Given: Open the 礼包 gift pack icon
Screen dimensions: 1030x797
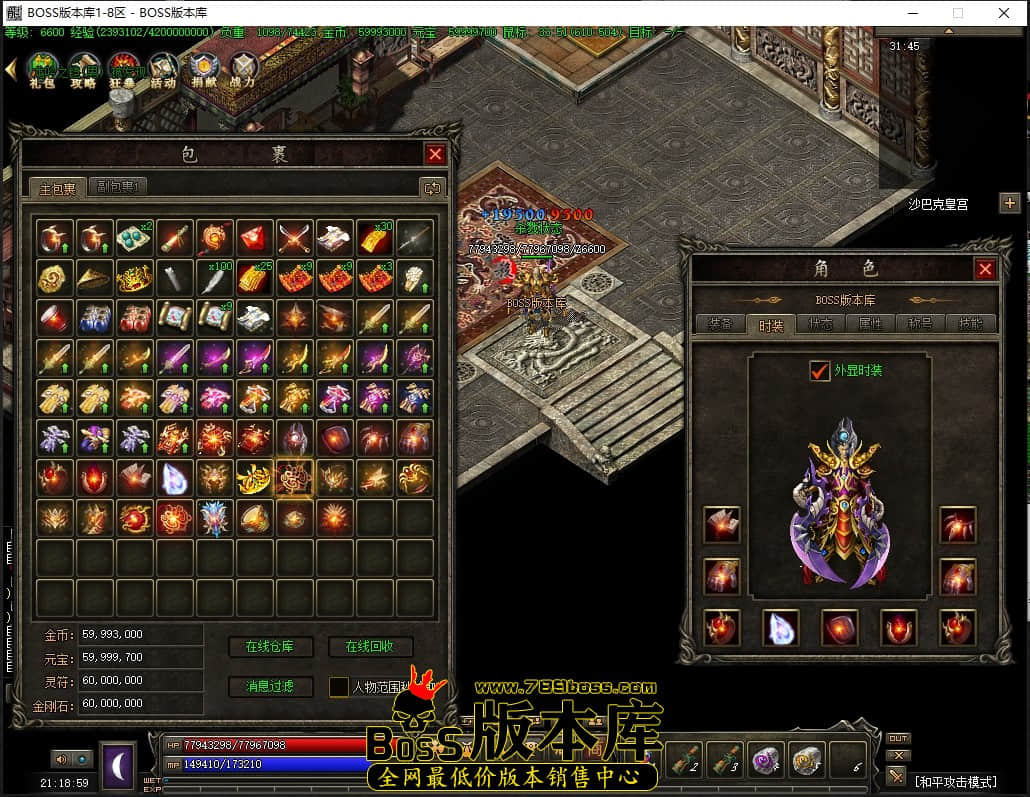Looking at the screenshot, I should [x=41, y=72].
